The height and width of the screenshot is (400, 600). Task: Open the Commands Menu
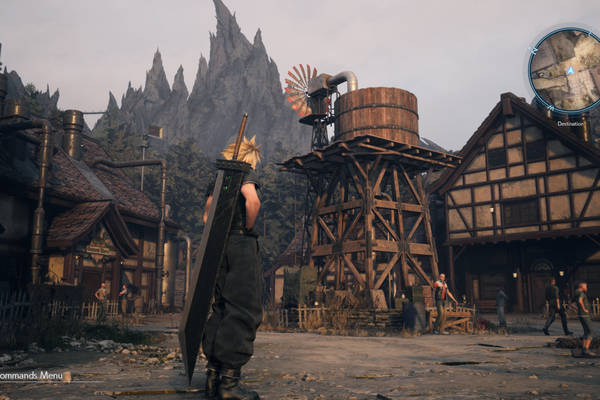tap(33, 377)
